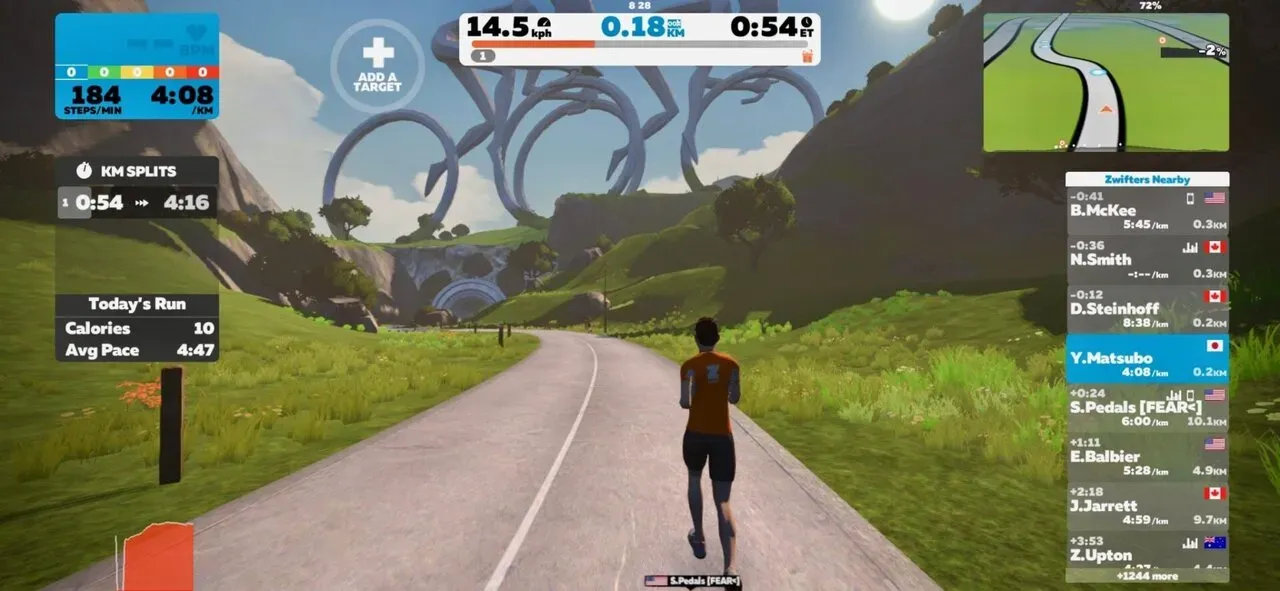1280x591 pixels.
Task: Pick Z.Upton from the nearby list
Action: click(1146, 551)
